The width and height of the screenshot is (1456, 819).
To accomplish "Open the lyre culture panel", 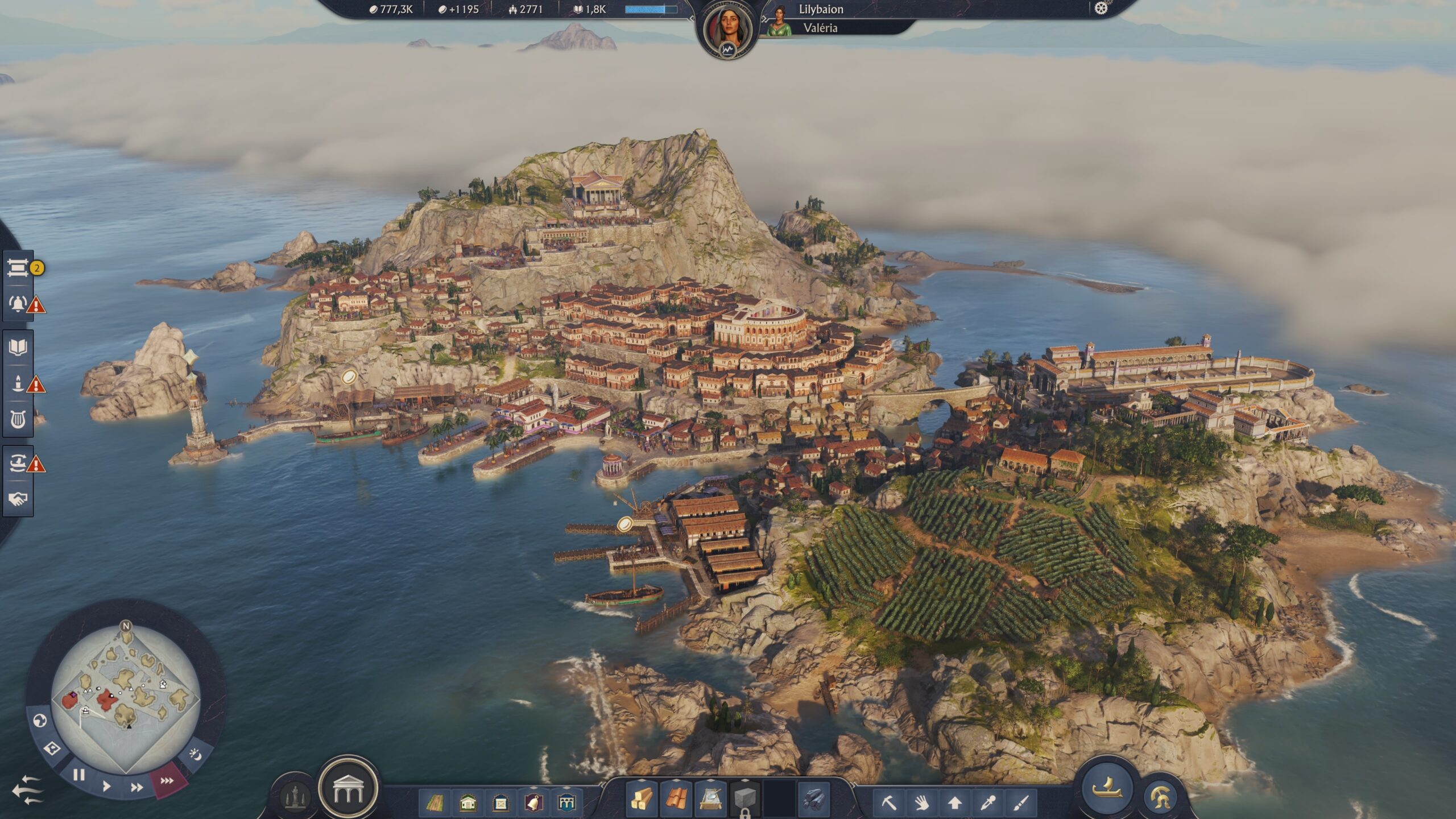I will tap(18, 420).
